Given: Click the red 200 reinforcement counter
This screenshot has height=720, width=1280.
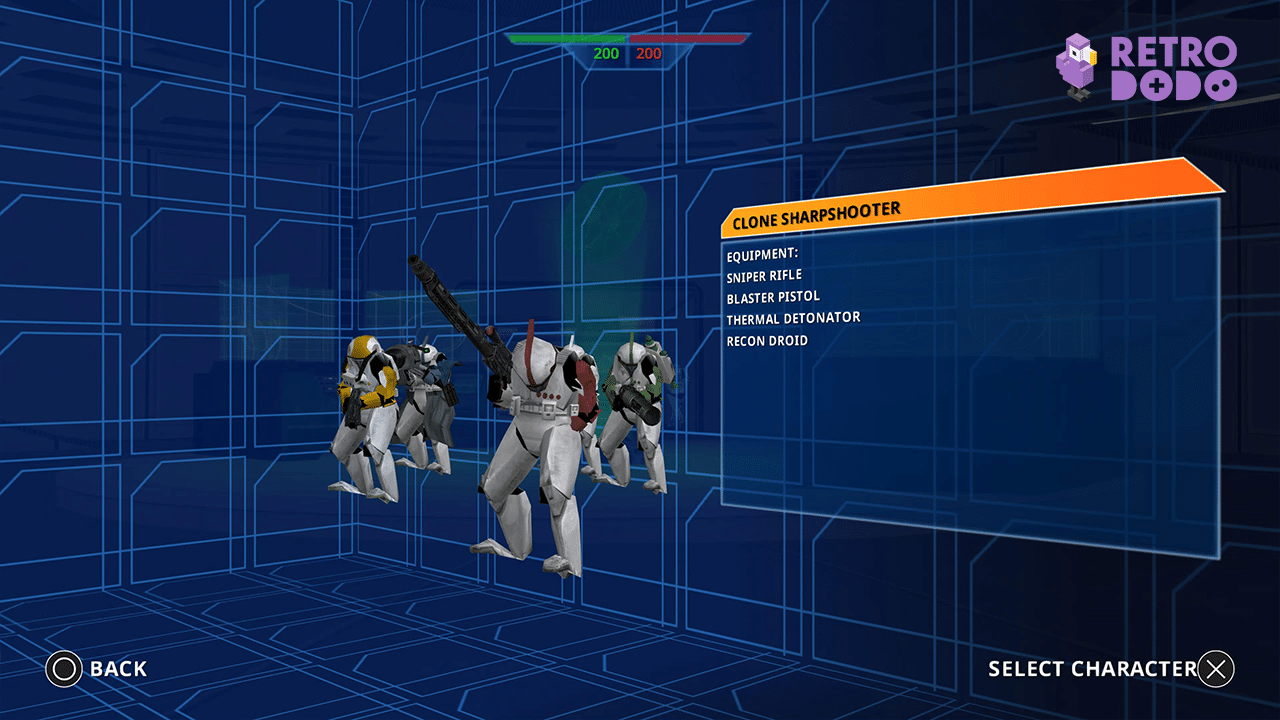Looking at the screenshot, I should click(647, 55).
